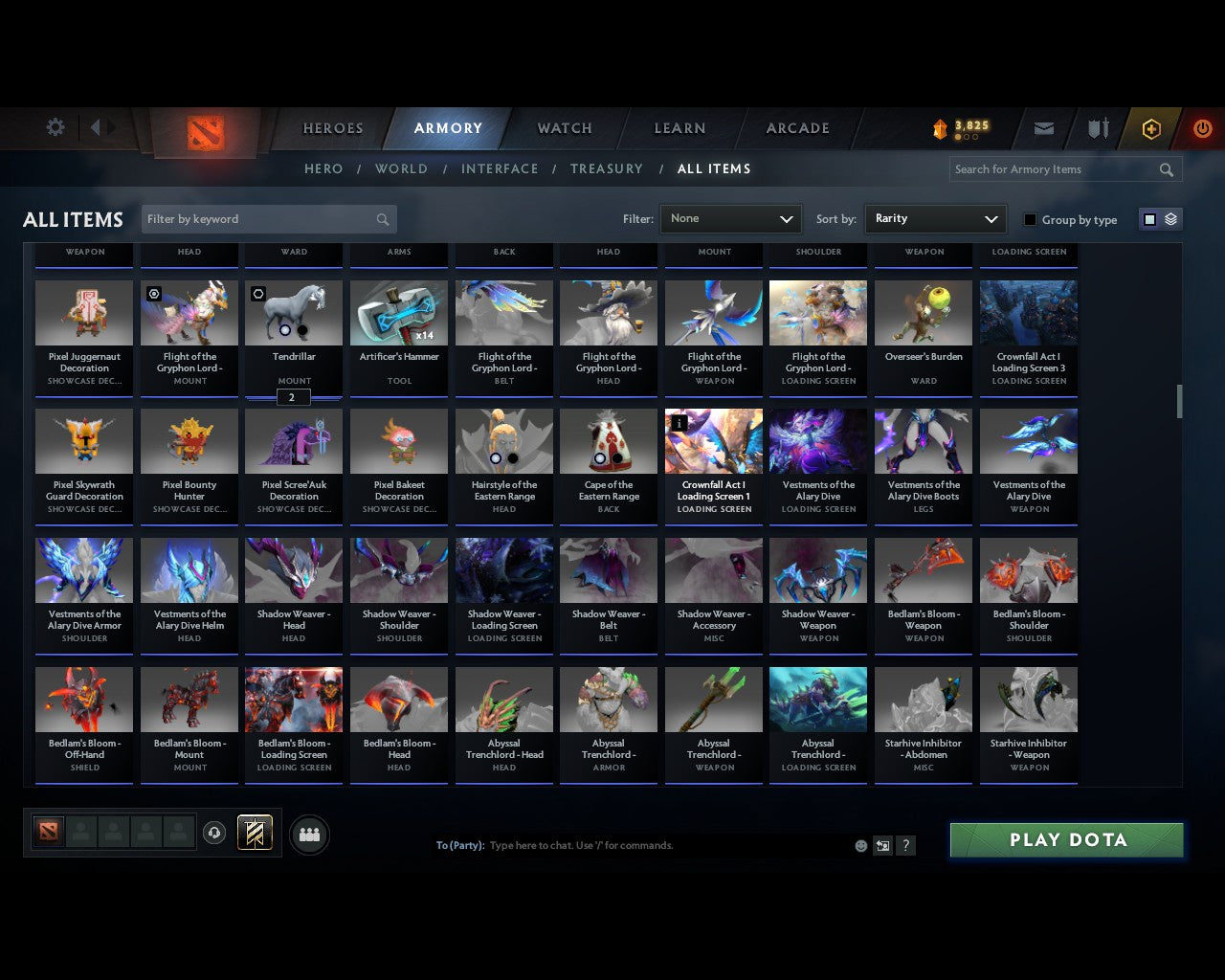Open the Filter dropdown set to None
Viewport: 1225px width, 980px height.
[730, 218]
